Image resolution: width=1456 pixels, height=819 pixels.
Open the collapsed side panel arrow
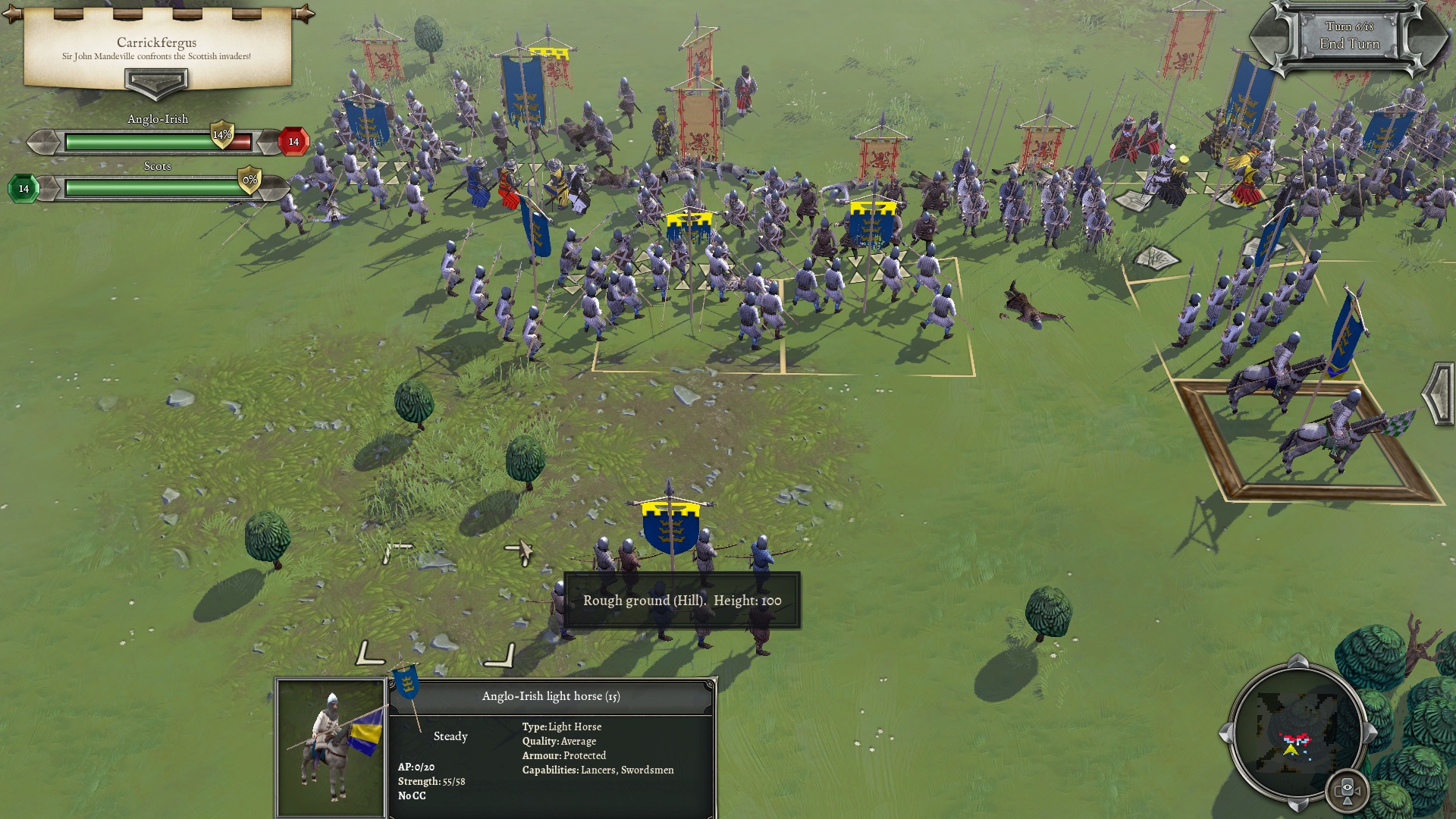1437,393
